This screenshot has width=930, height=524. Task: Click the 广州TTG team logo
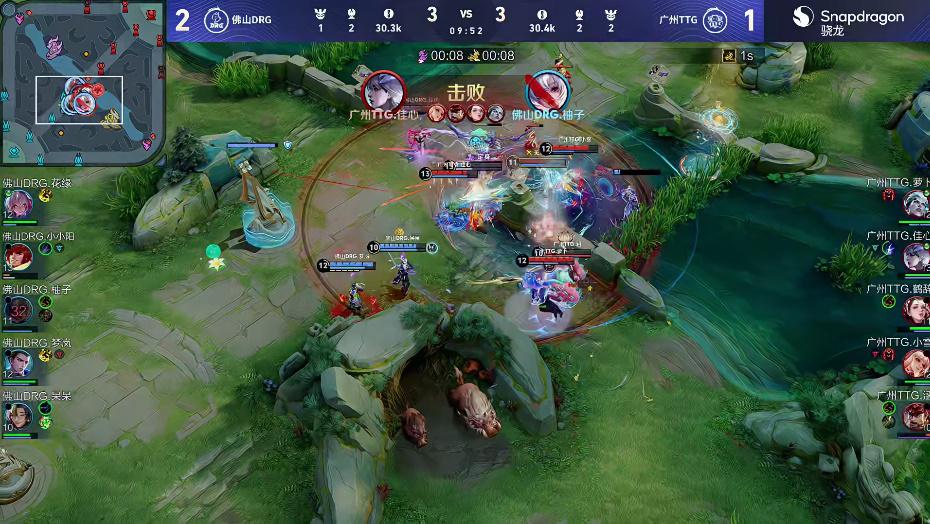click(x=714, y=20)
